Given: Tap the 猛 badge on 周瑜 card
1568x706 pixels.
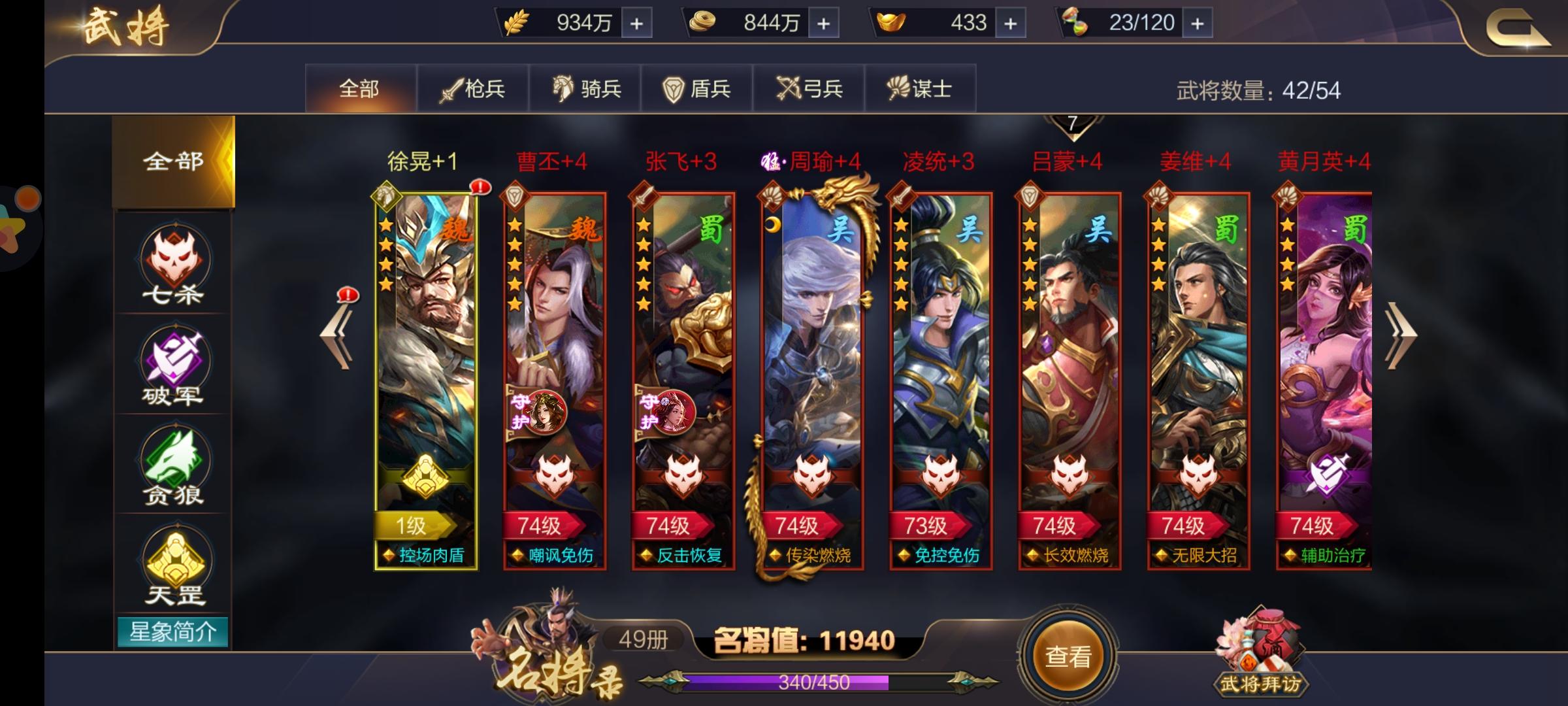Looking at the screenshot, I should point(770,160).
